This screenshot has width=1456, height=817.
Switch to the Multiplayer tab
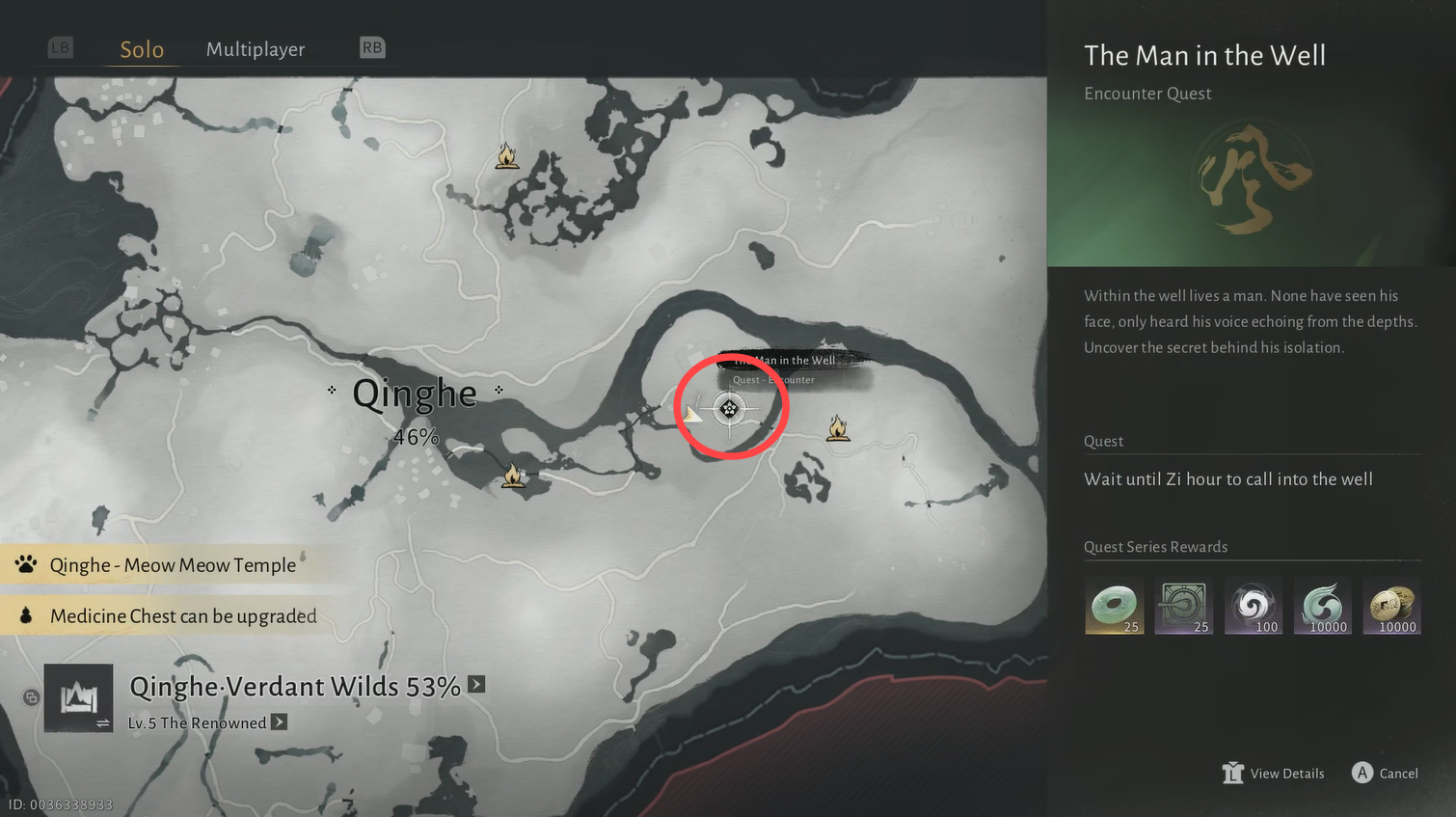[255, 49]
